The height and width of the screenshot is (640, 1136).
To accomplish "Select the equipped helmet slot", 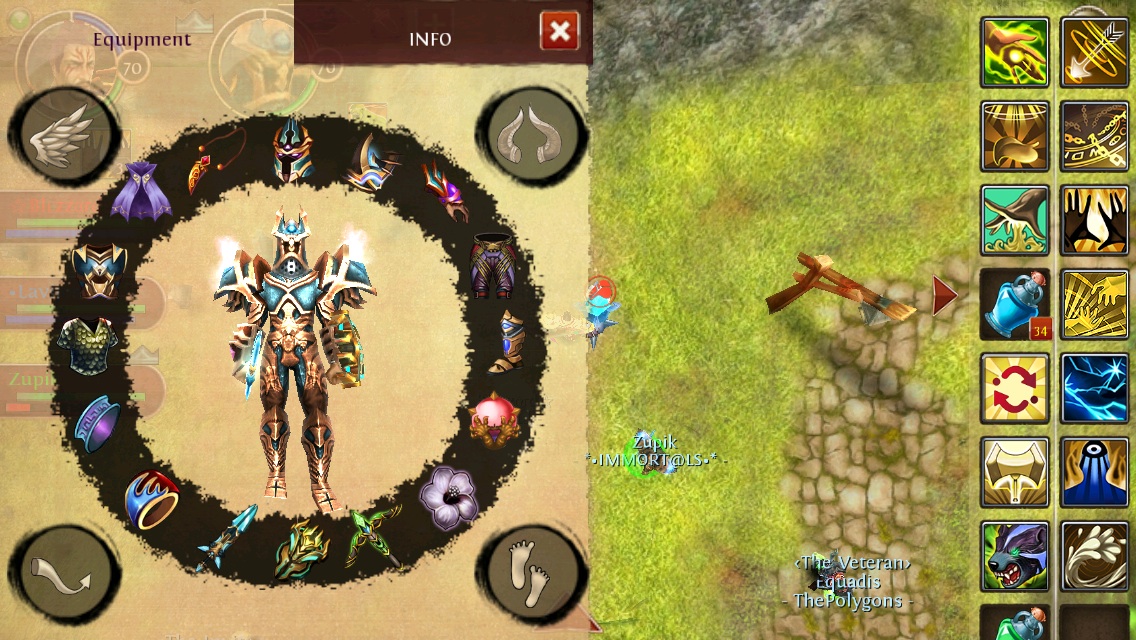I will click(292, 150).
